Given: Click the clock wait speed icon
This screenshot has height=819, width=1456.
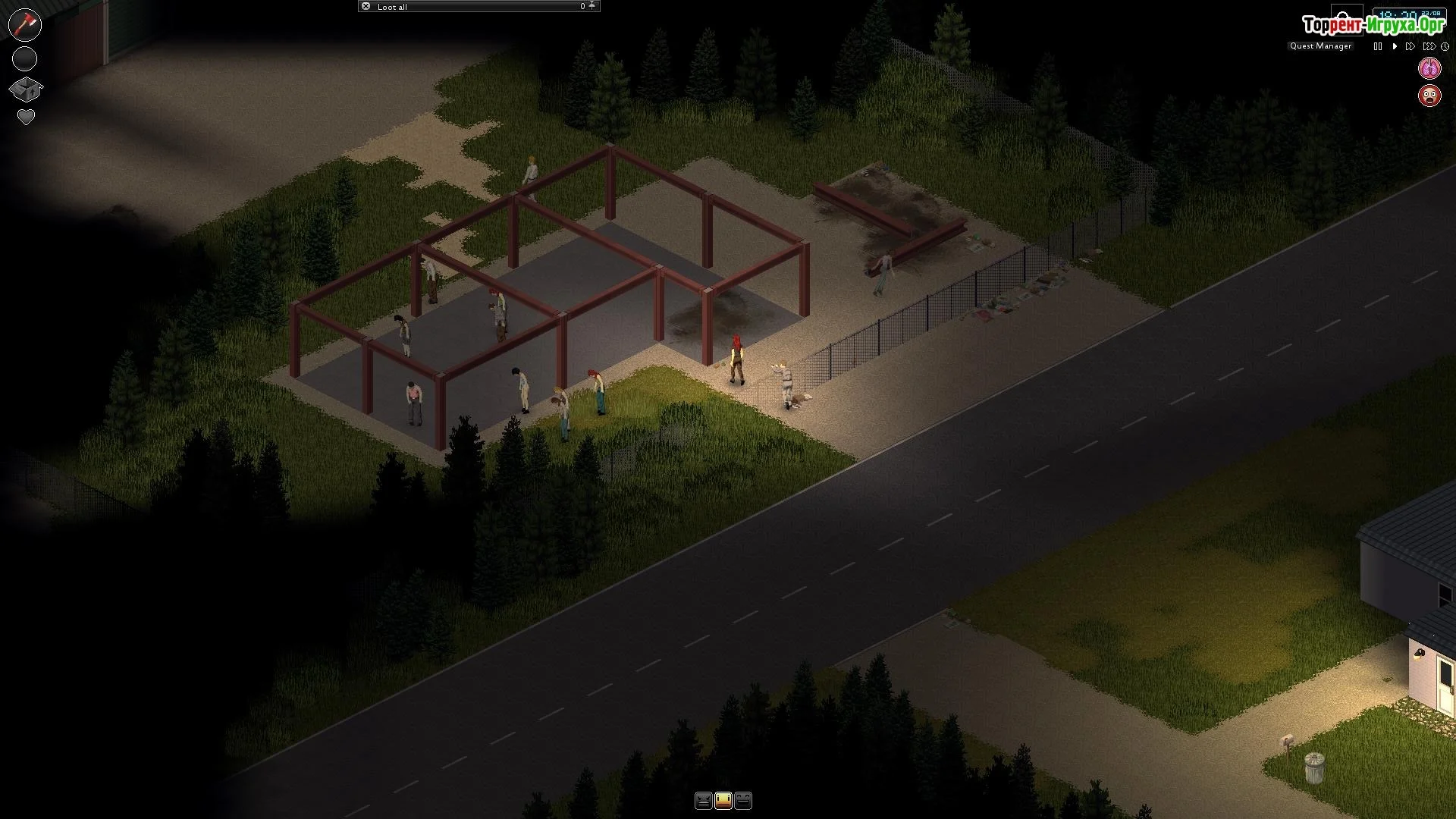Looking at the screenshot, I should (x=1445, y=46).
